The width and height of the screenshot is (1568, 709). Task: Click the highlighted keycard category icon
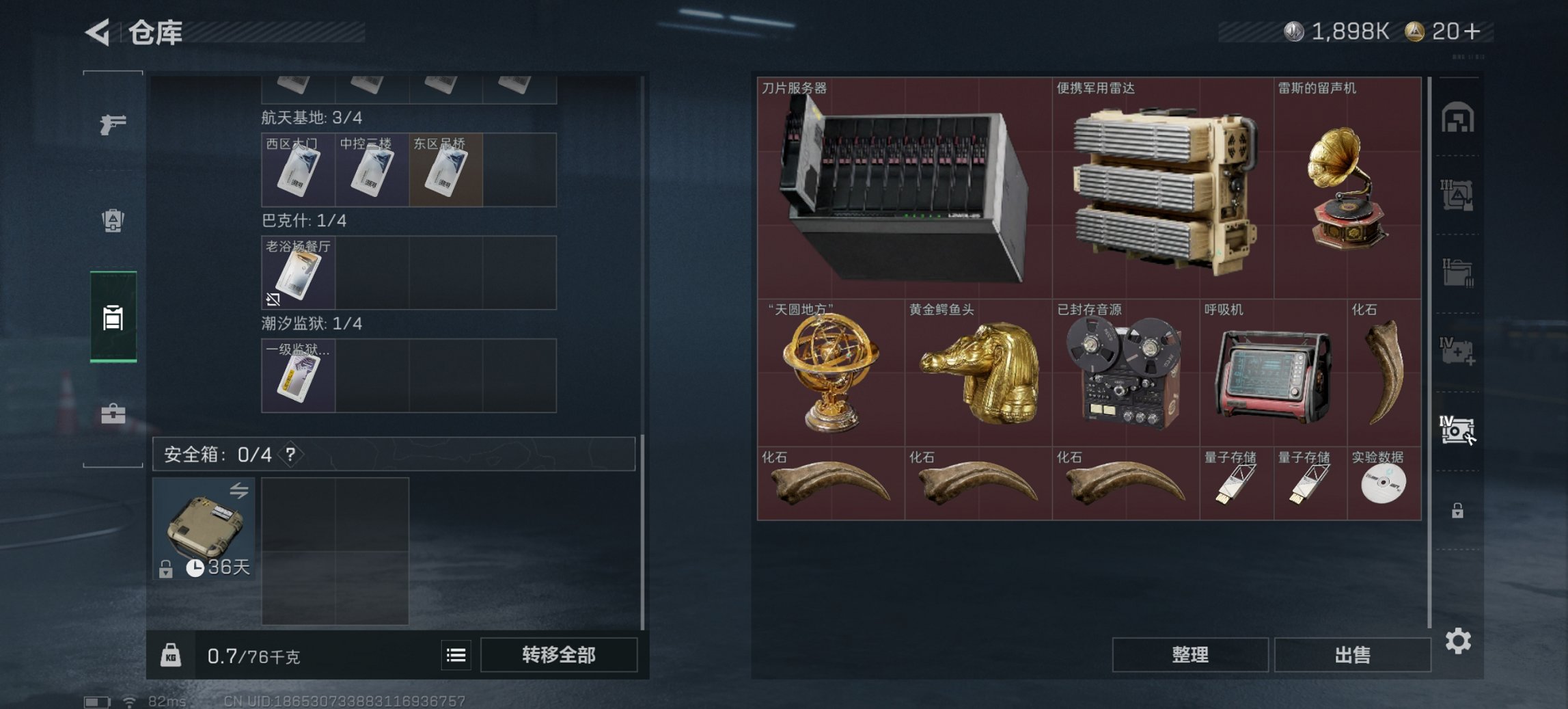click(112, 316)
